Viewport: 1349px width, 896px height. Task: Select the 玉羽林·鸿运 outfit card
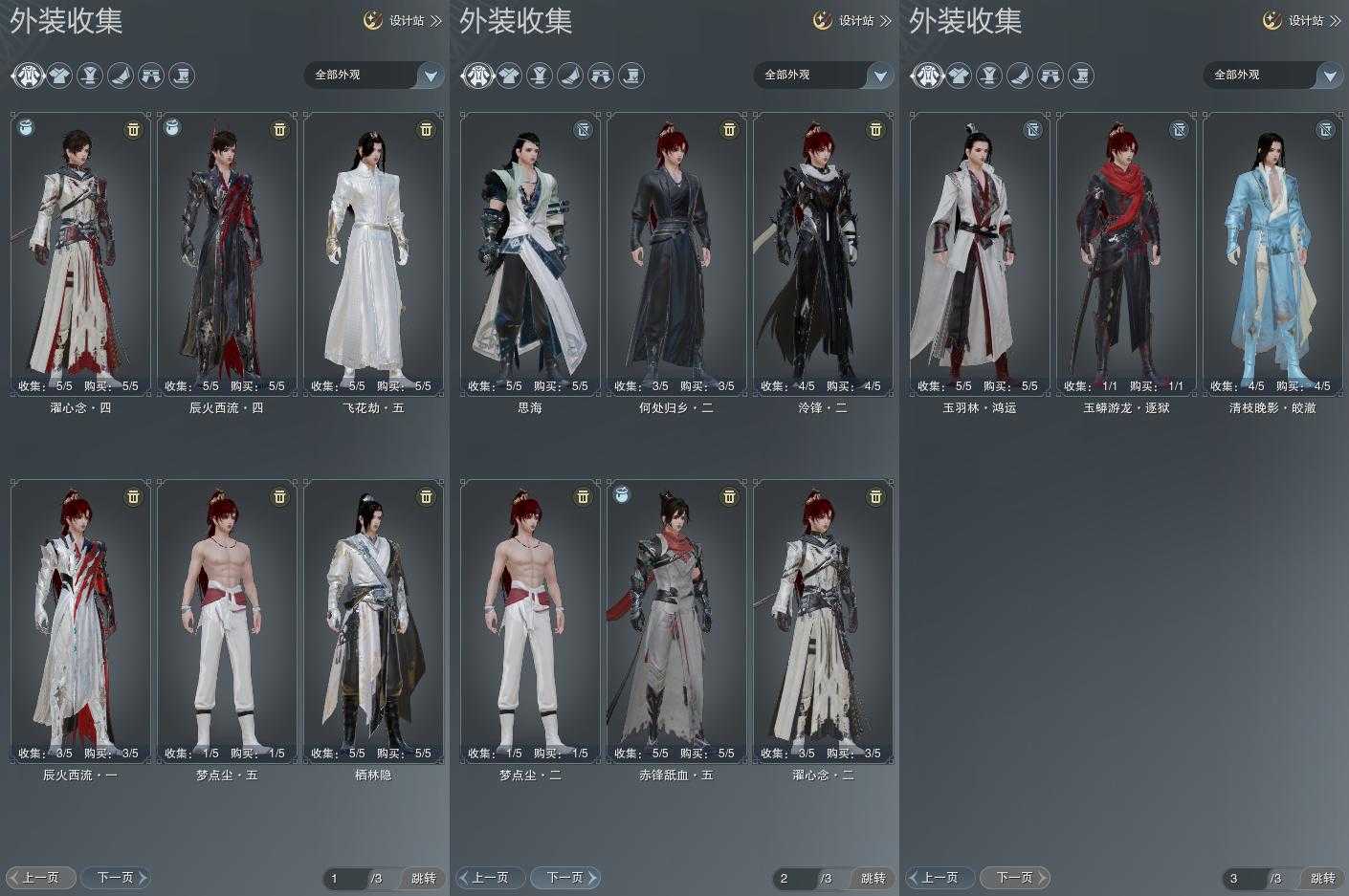[x=980, y=253]
